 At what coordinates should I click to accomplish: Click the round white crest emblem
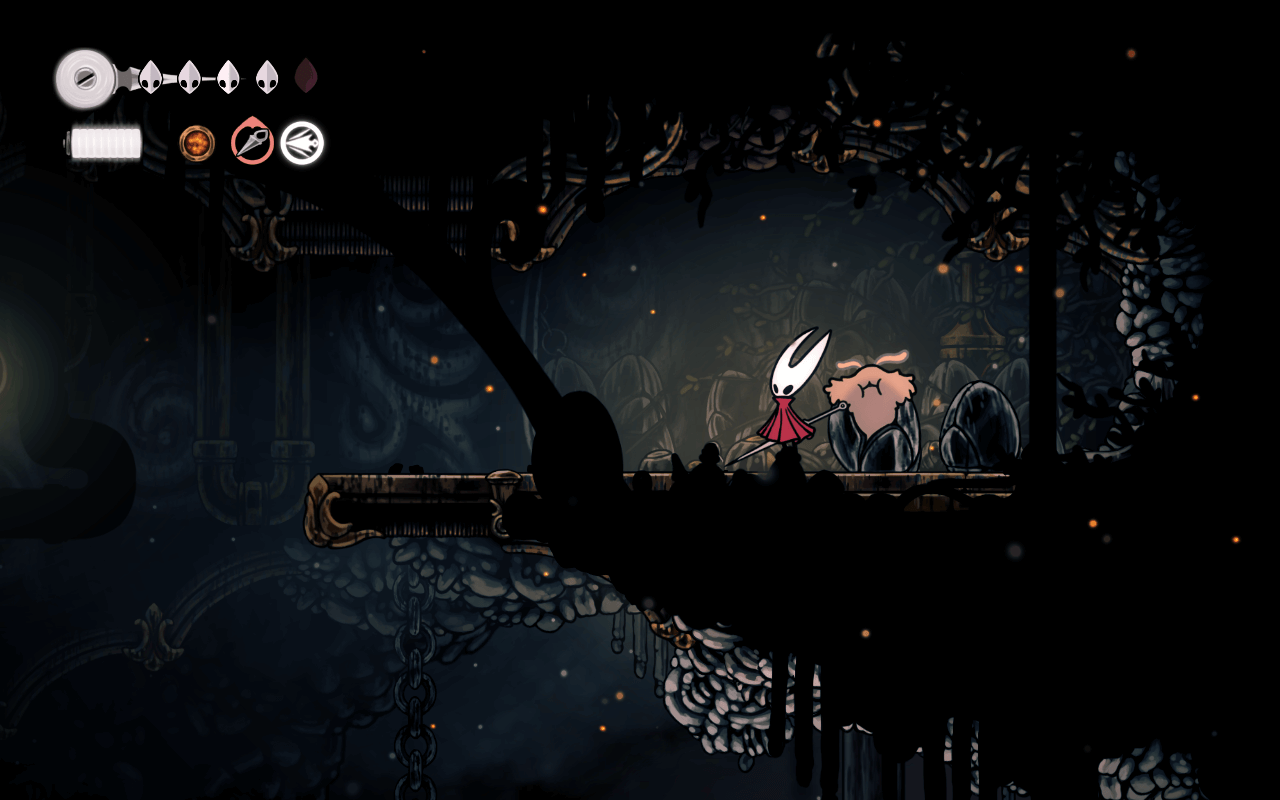click(x=84, y=77)
